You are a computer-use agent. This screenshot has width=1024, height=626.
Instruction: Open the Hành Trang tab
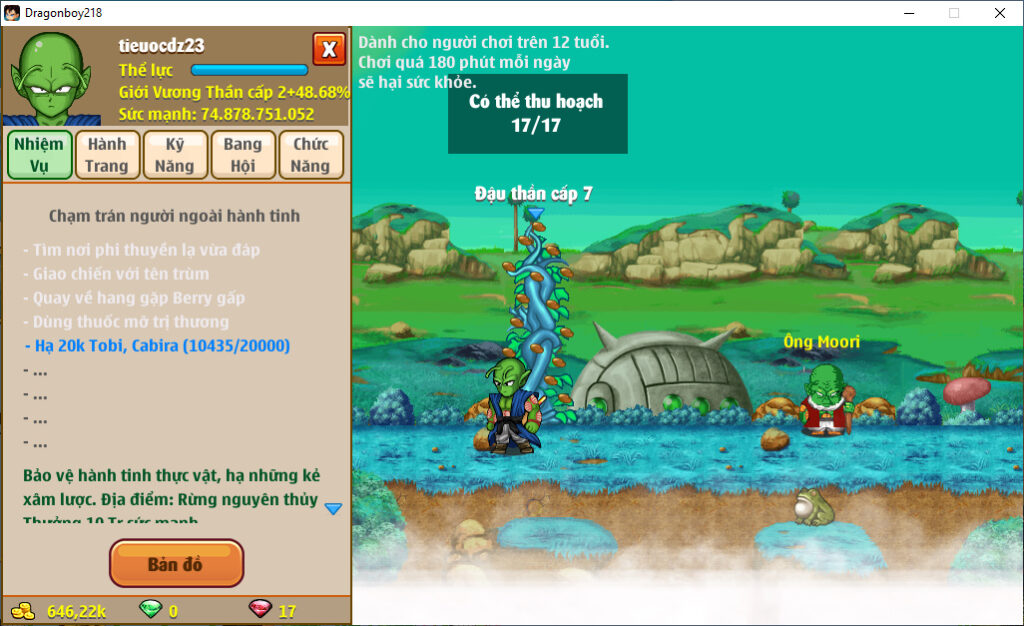click(106, 155)
